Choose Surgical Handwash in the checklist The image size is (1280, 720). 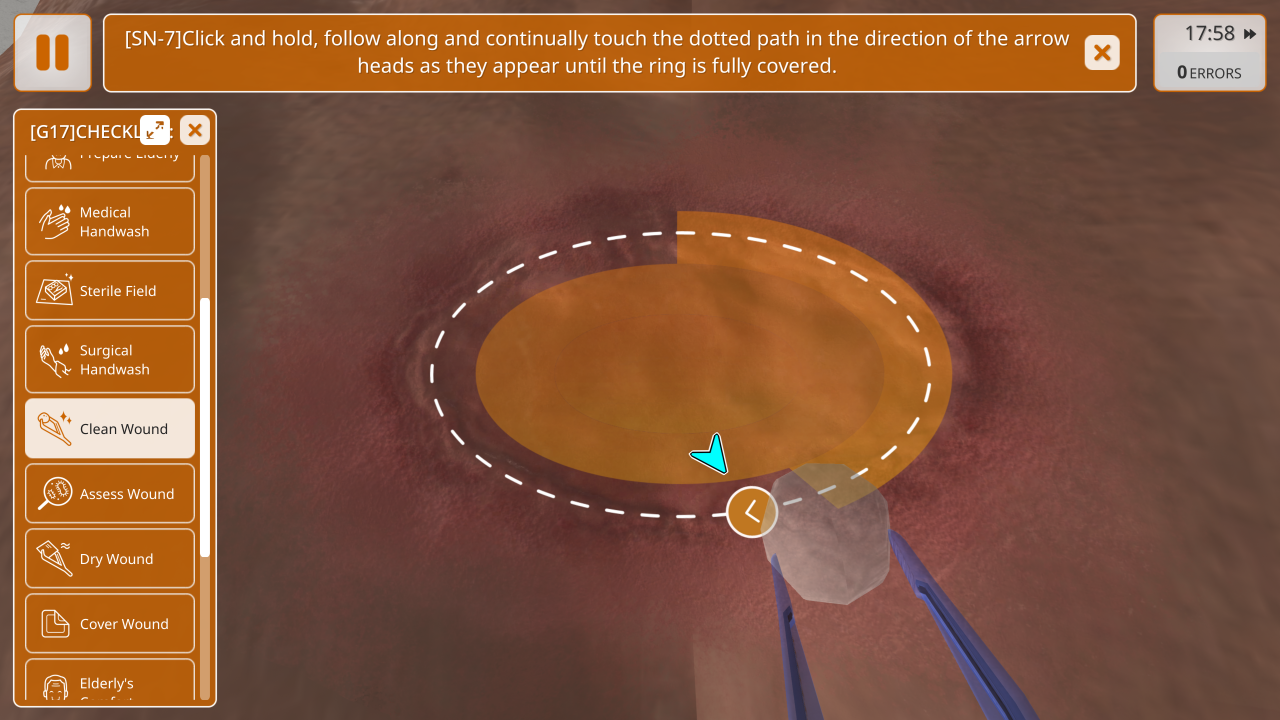110,360
